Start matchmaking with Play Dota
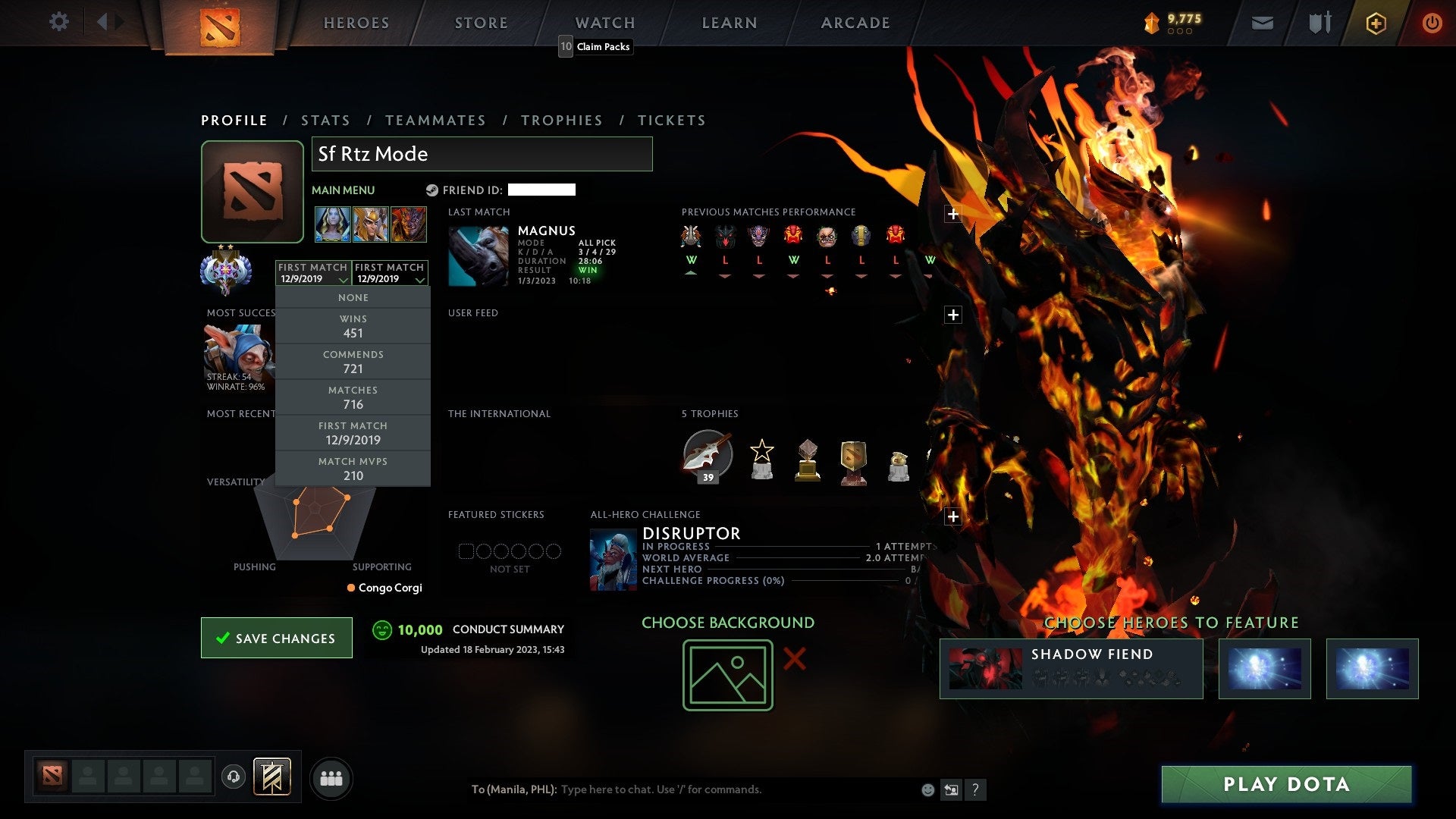This screenshot has height=819, width=1456. (1286, 784)
